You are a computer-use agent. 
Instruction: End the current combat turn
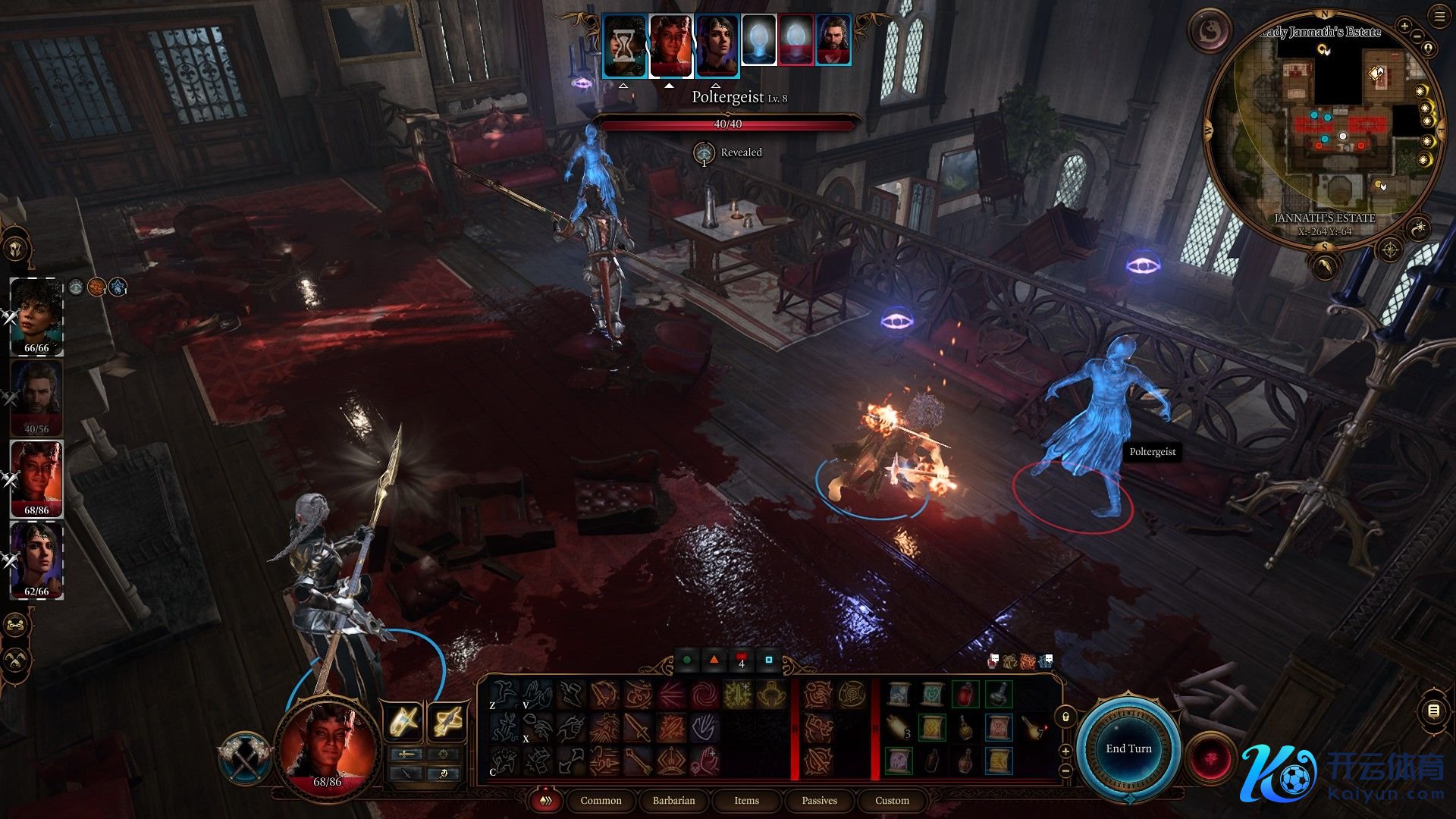pyautogui.click(x=1128, y=748)
